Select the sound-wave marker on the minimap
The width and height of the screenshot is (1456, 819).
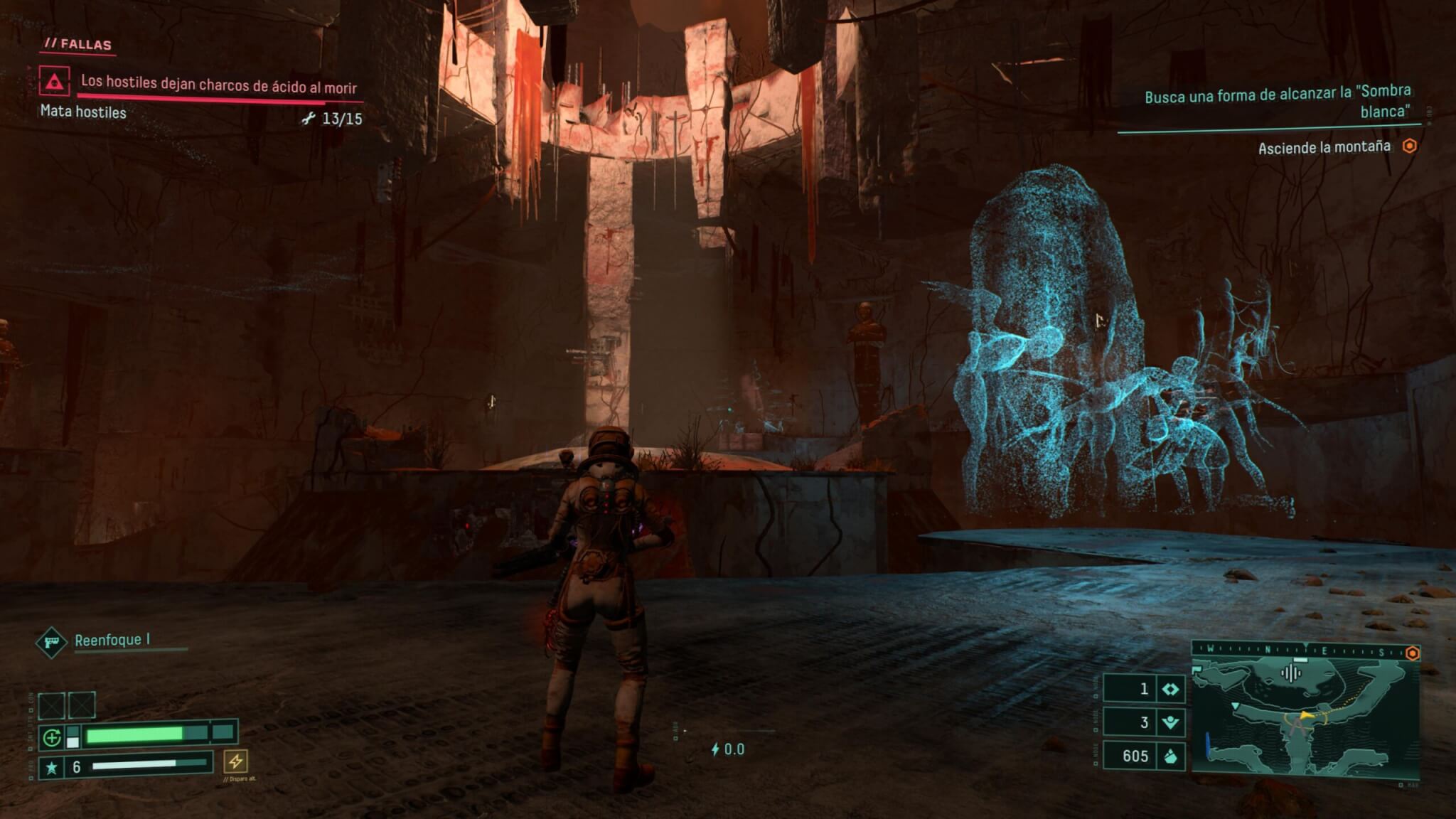pos(1290,673)
